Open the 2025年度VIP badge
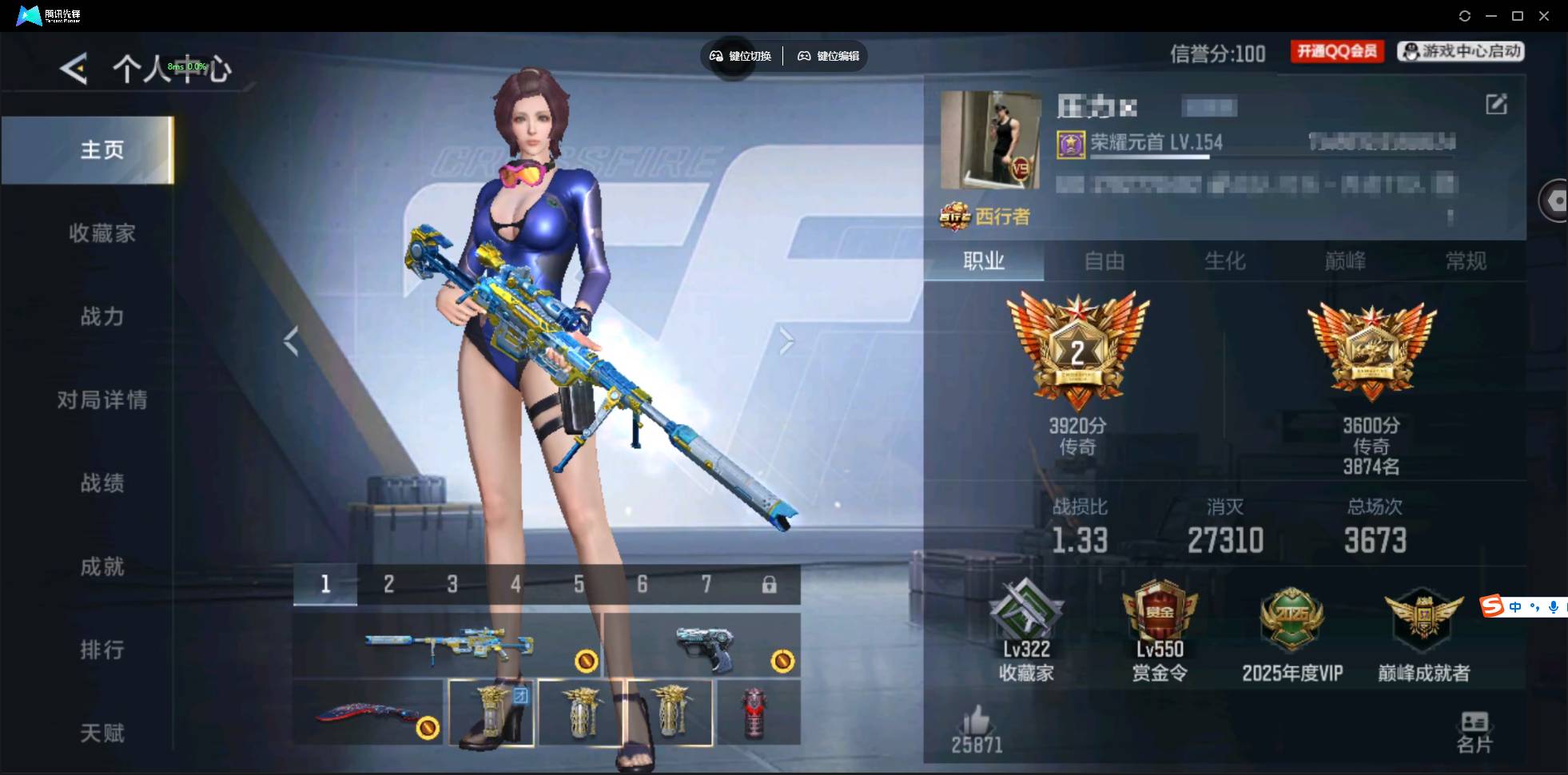 [x=1292, y=615]
